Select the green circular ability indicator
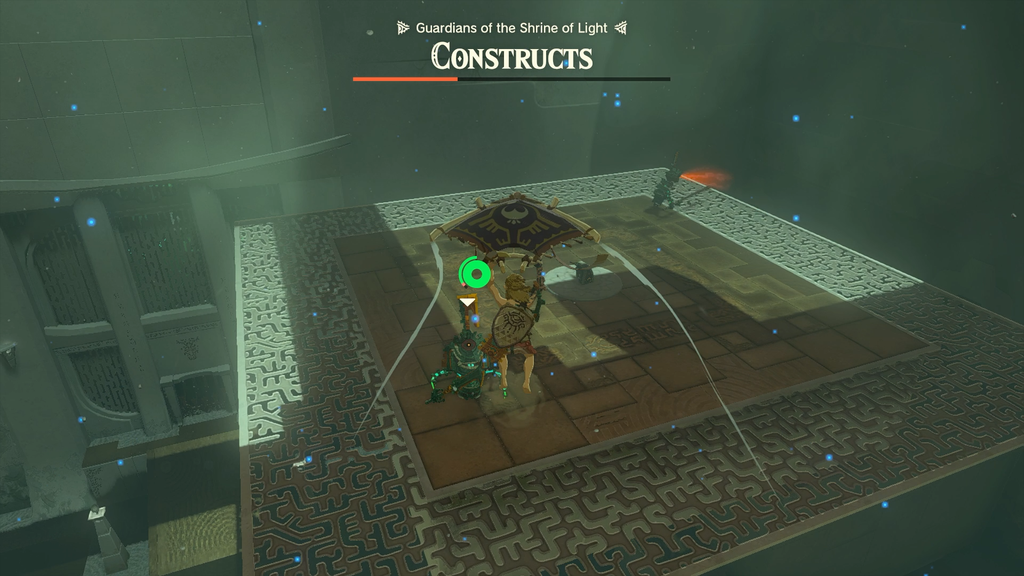 [x=476, y=273]
